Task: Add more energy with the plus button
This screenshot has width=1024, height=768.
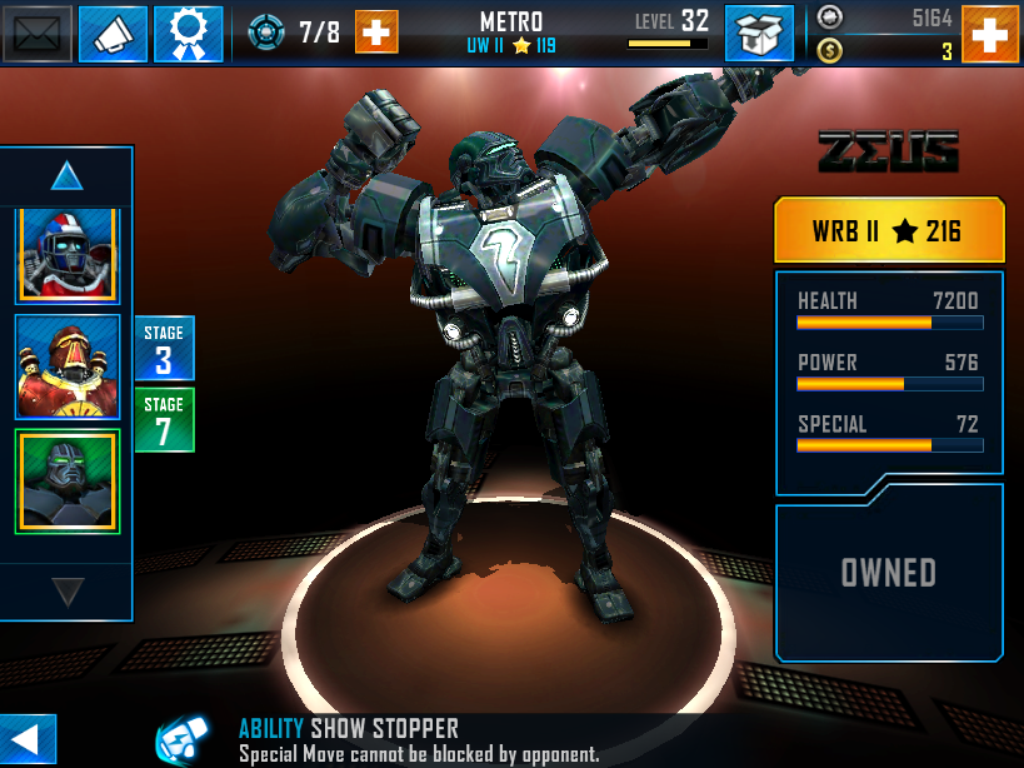Action: click(376, 32)
